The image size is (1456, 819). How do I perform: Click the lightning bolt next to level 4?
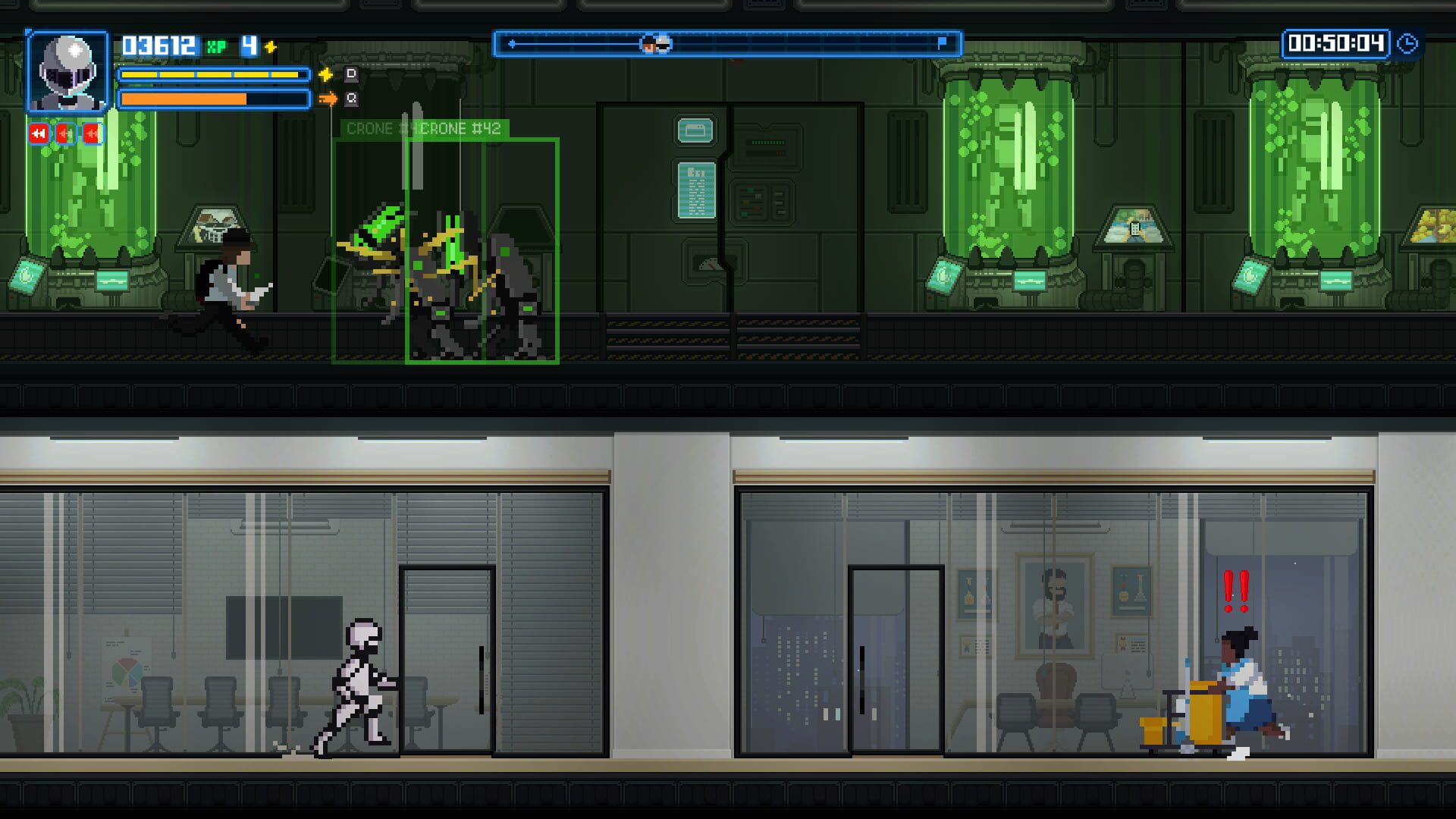[269, 45]
